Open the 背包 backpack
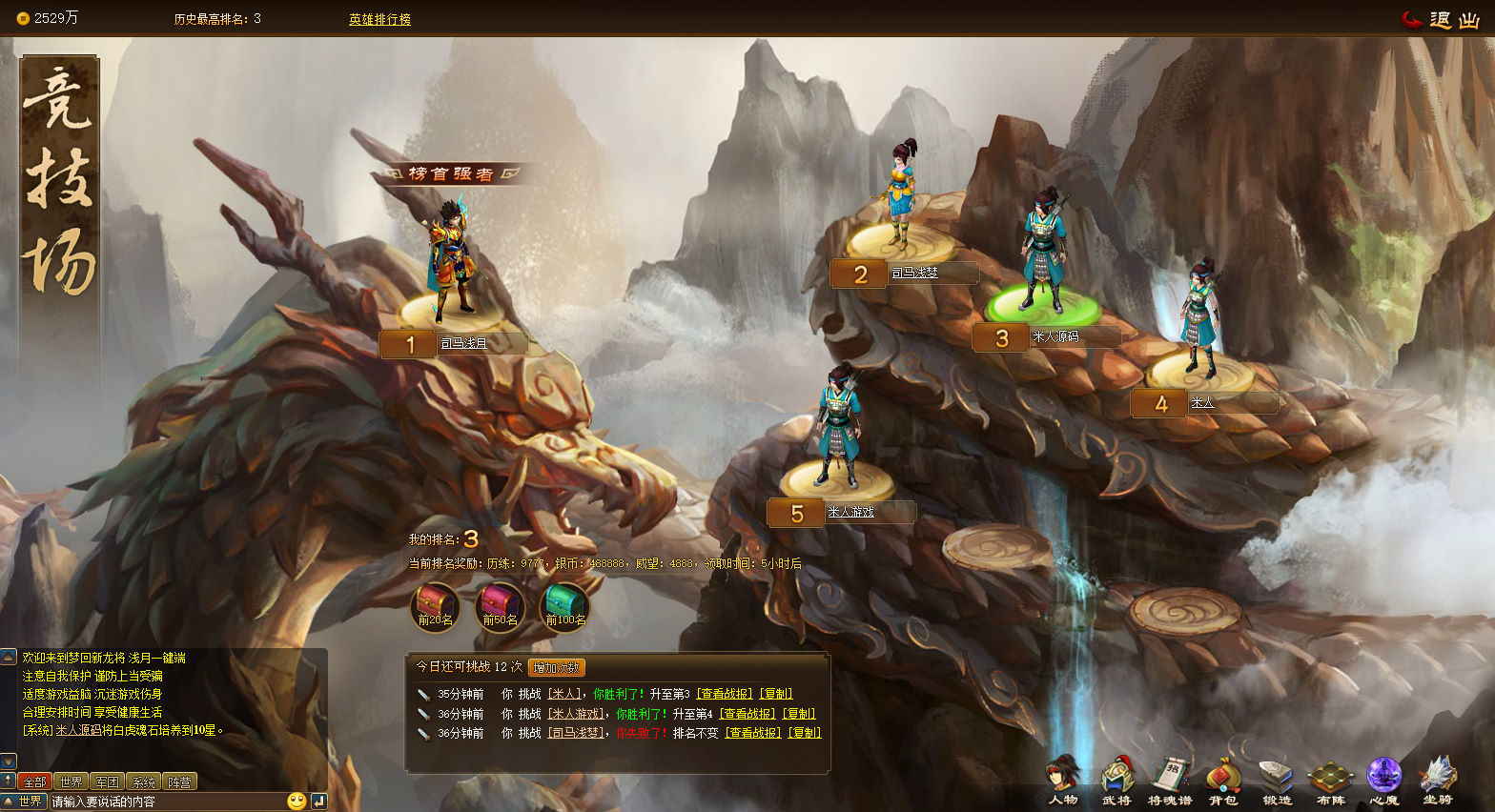The image size is (1495, 812). coord(1223,780)
